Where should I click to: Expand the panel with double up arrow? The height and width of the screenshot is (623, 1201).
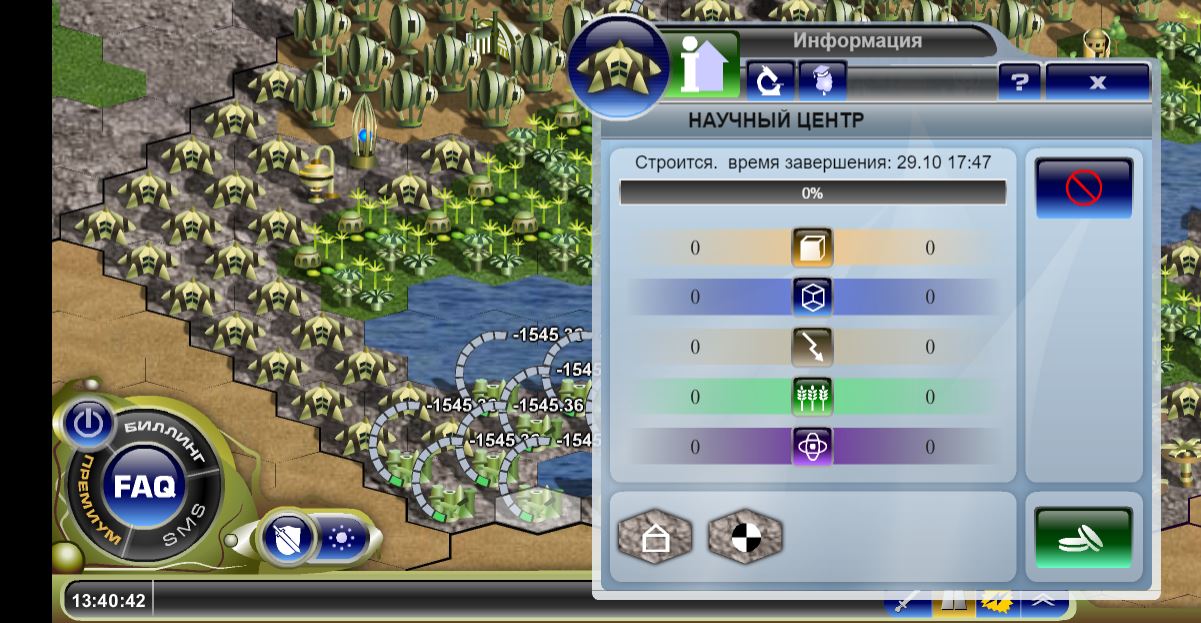pos(1042,601)
